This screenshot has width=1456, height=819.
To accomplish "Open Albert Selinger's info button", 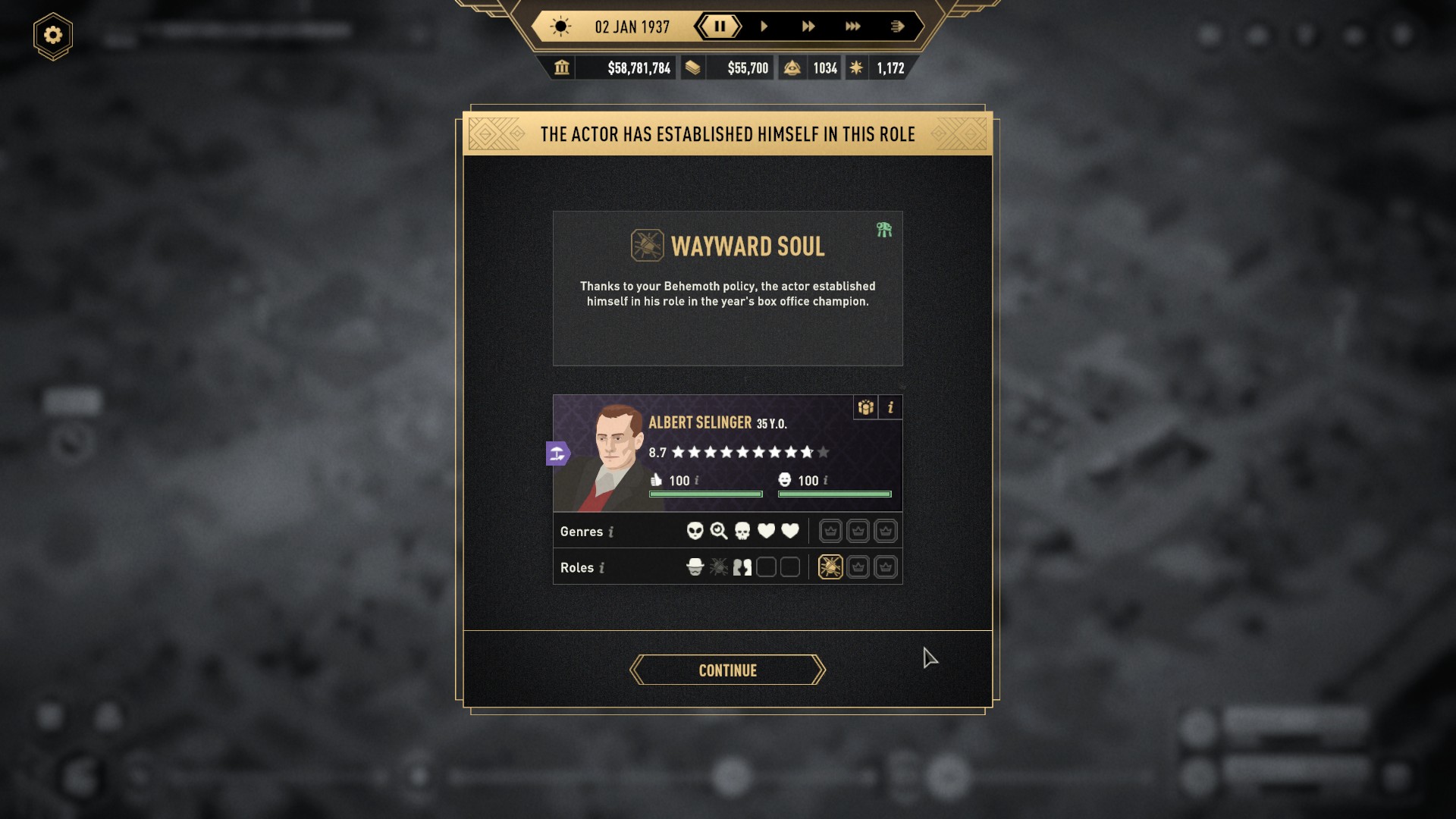I will [890, 408].
